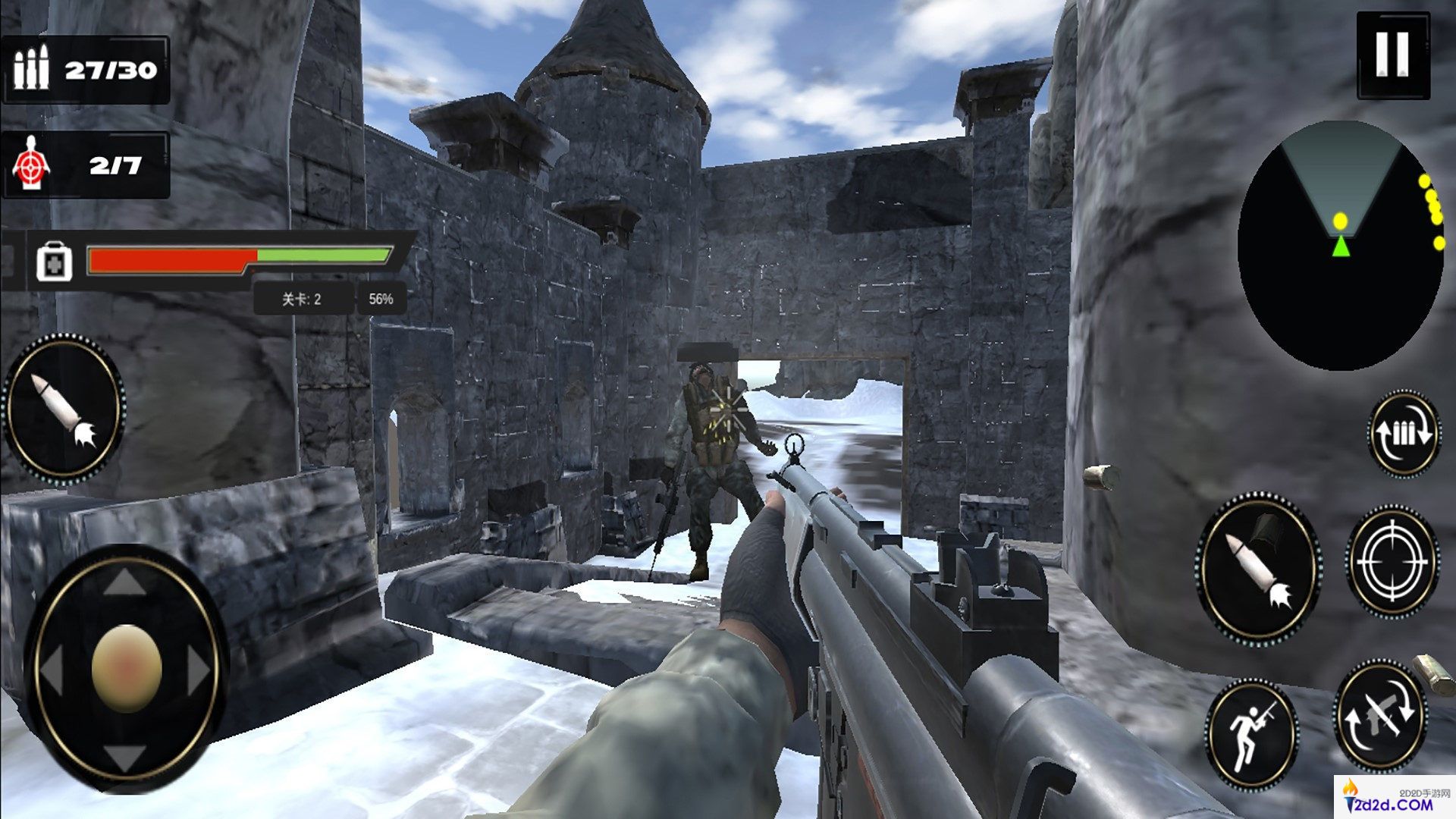1456x819 pixels.
Task: Tap the movement joystick's up arrow
Action: (125, 583)
